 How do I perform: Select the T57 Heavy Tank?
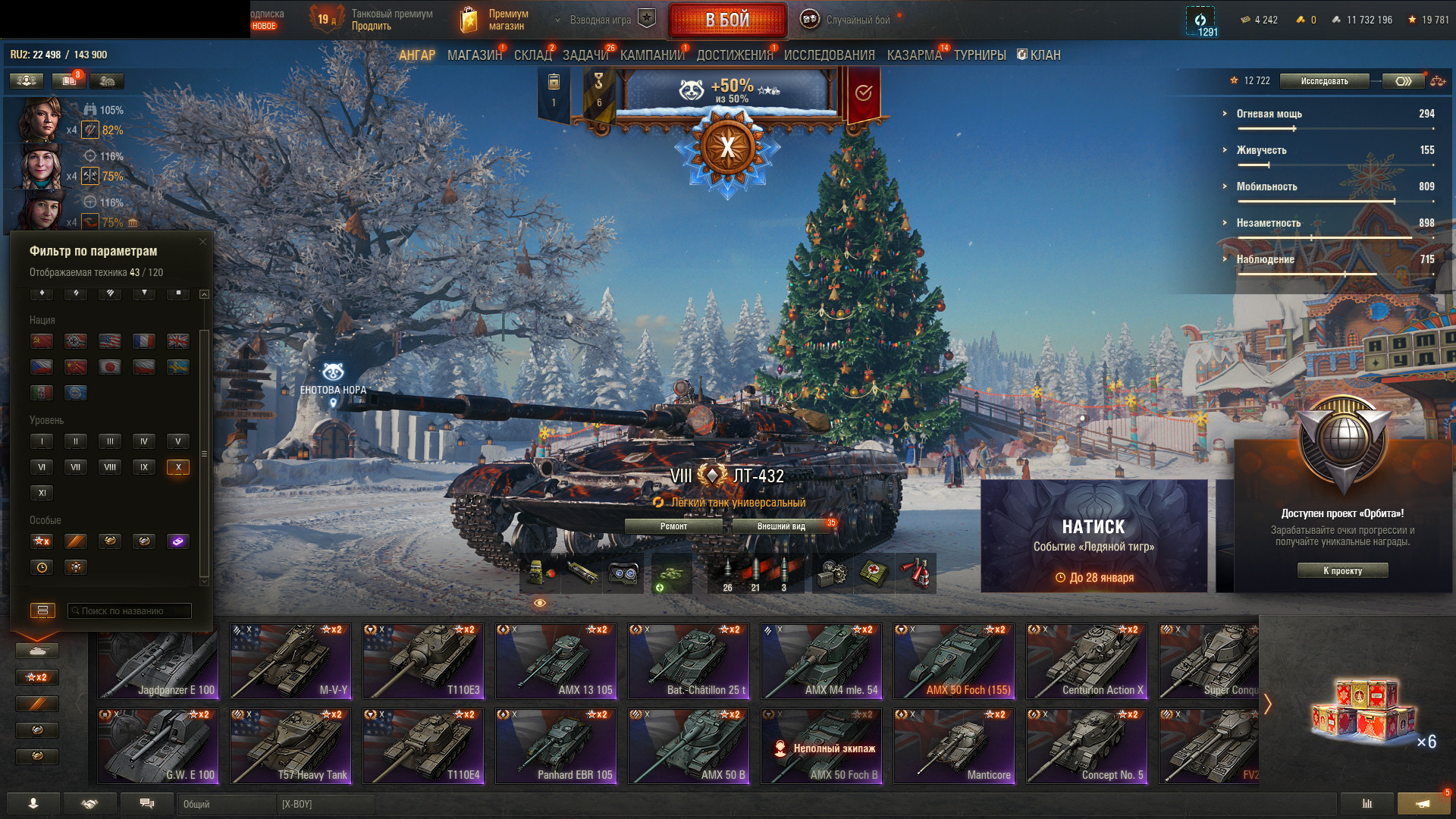tap(290, 745)
